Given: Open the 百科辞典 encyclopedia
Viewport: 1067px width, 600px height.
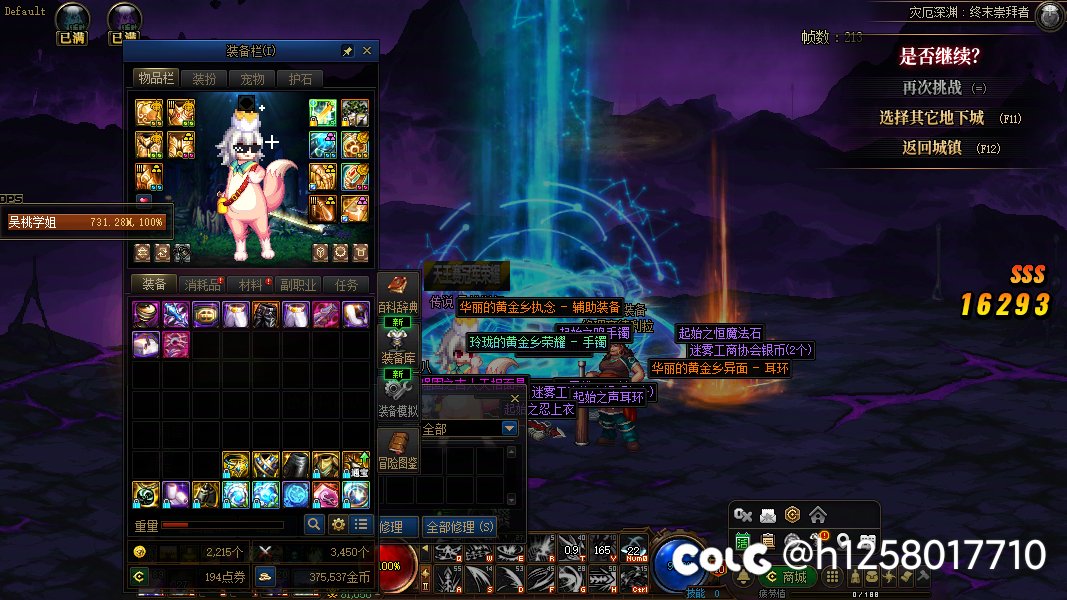Looking at the screenshot, I should [397, 296].
